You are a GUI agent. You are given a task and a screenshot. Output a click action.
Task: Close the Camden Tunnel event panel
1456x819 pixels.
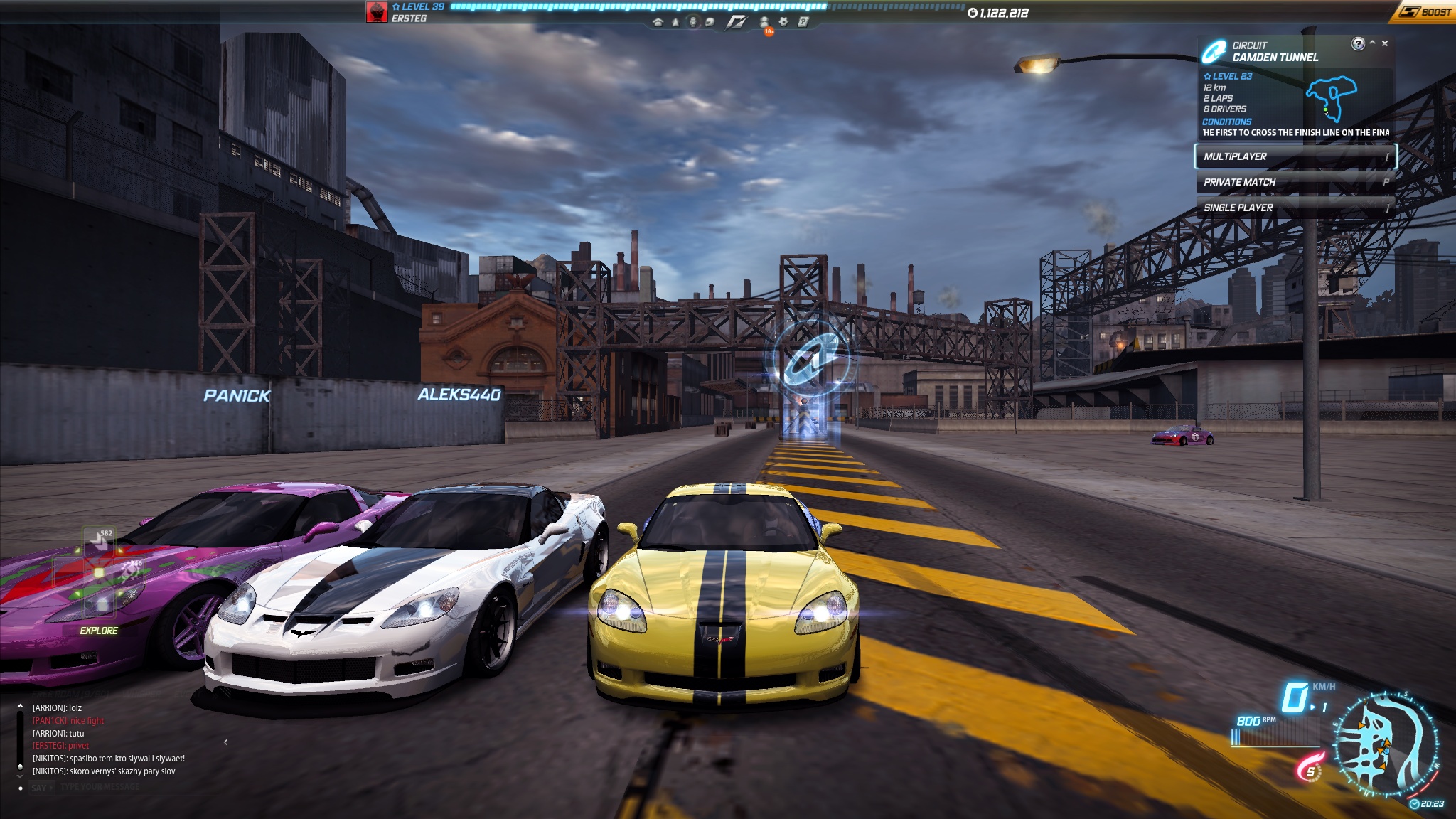point(1385,43)
